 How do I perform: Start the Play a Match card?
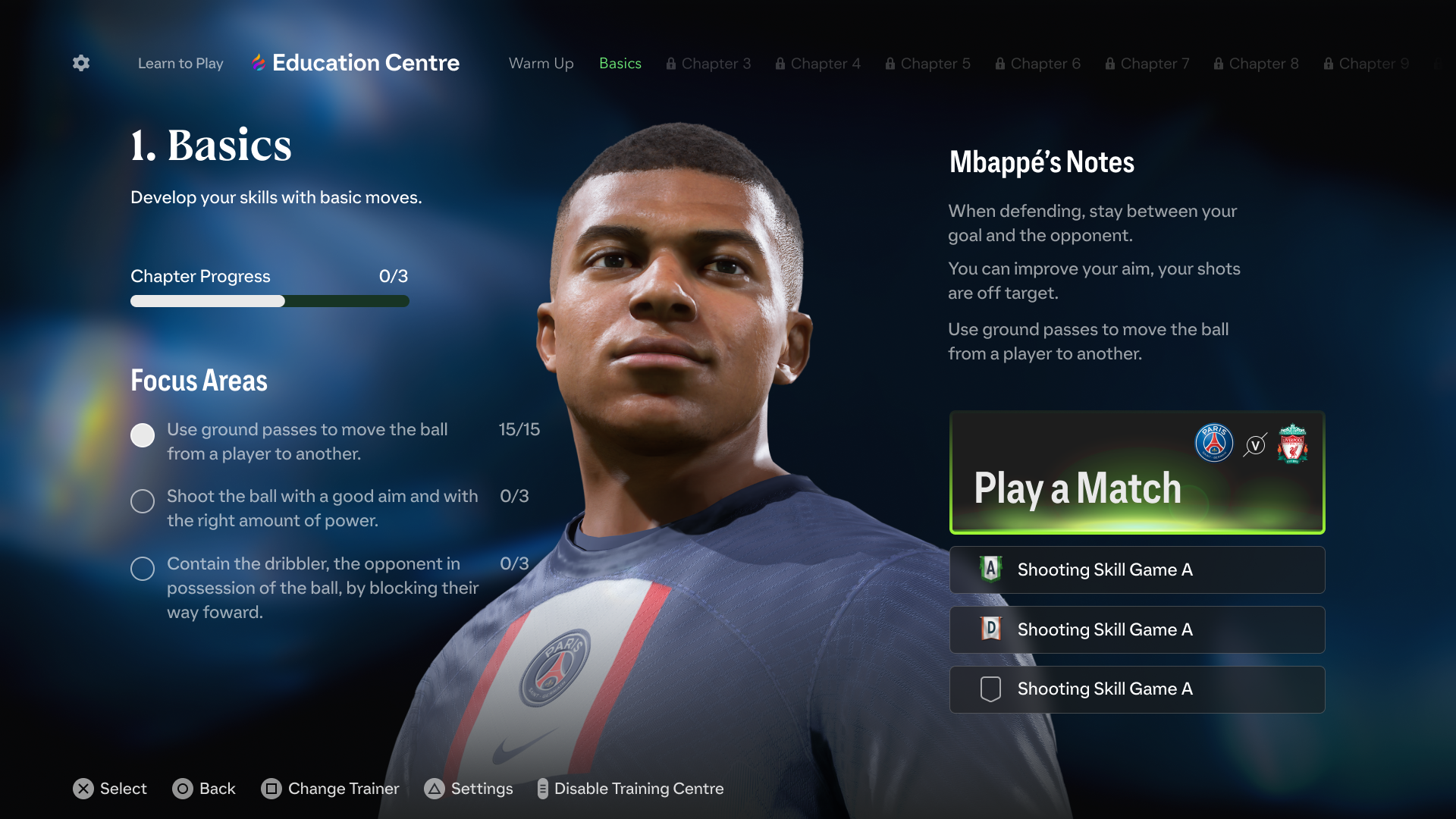point(1137,472)
